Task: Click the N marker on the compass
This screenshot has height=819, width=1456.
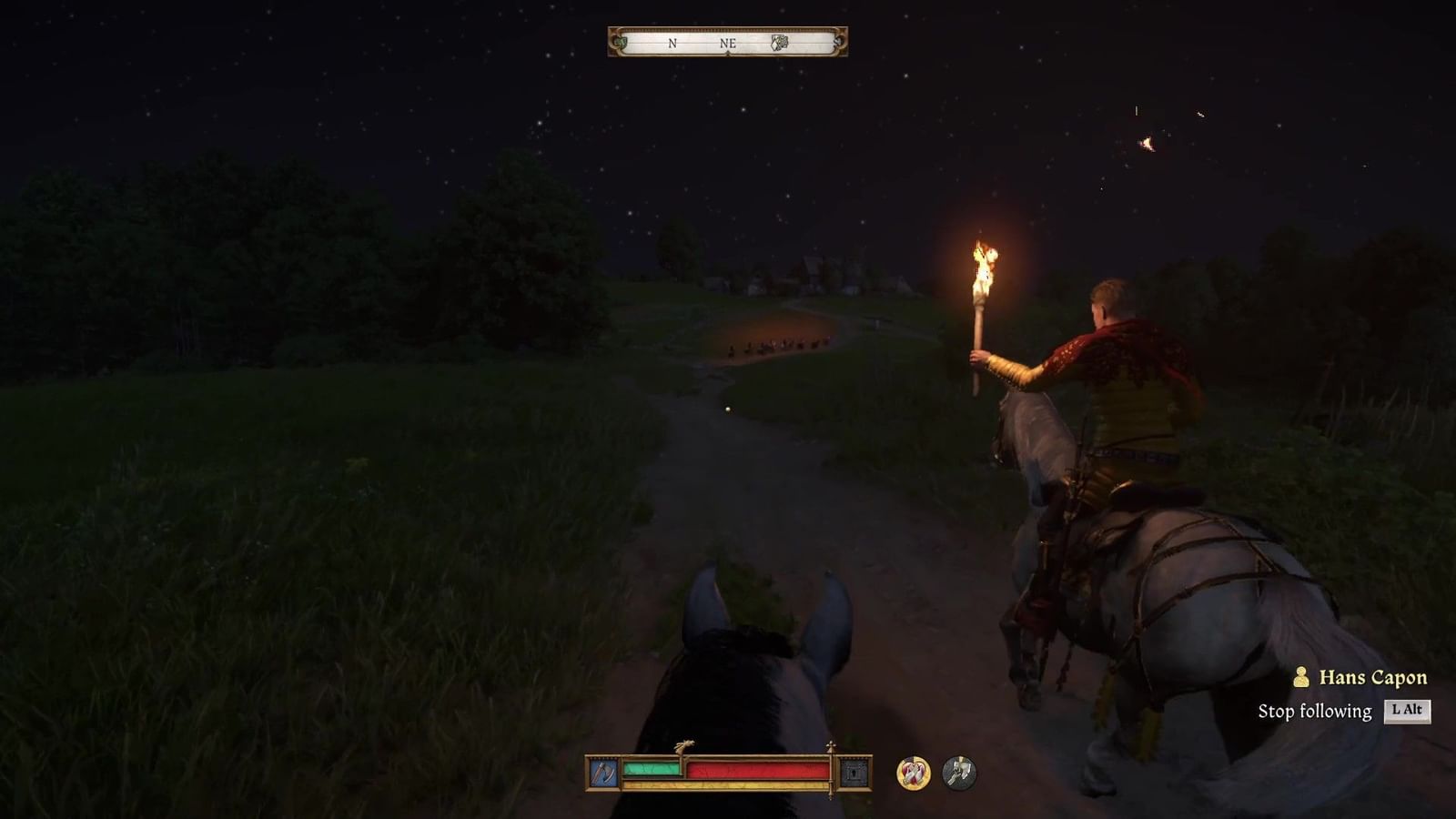Action: [672, 43]
